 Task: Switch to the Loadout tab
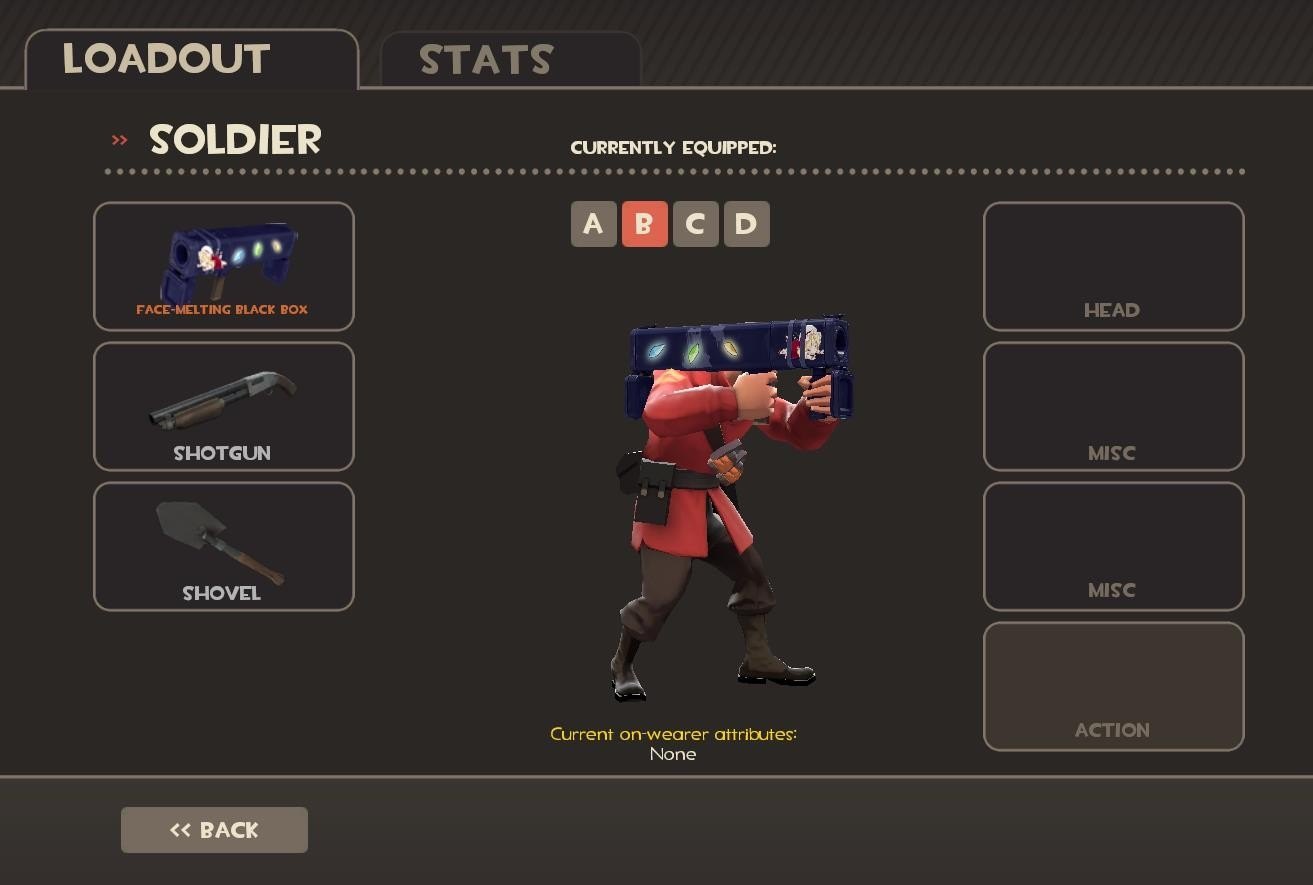tap(191, 59)
